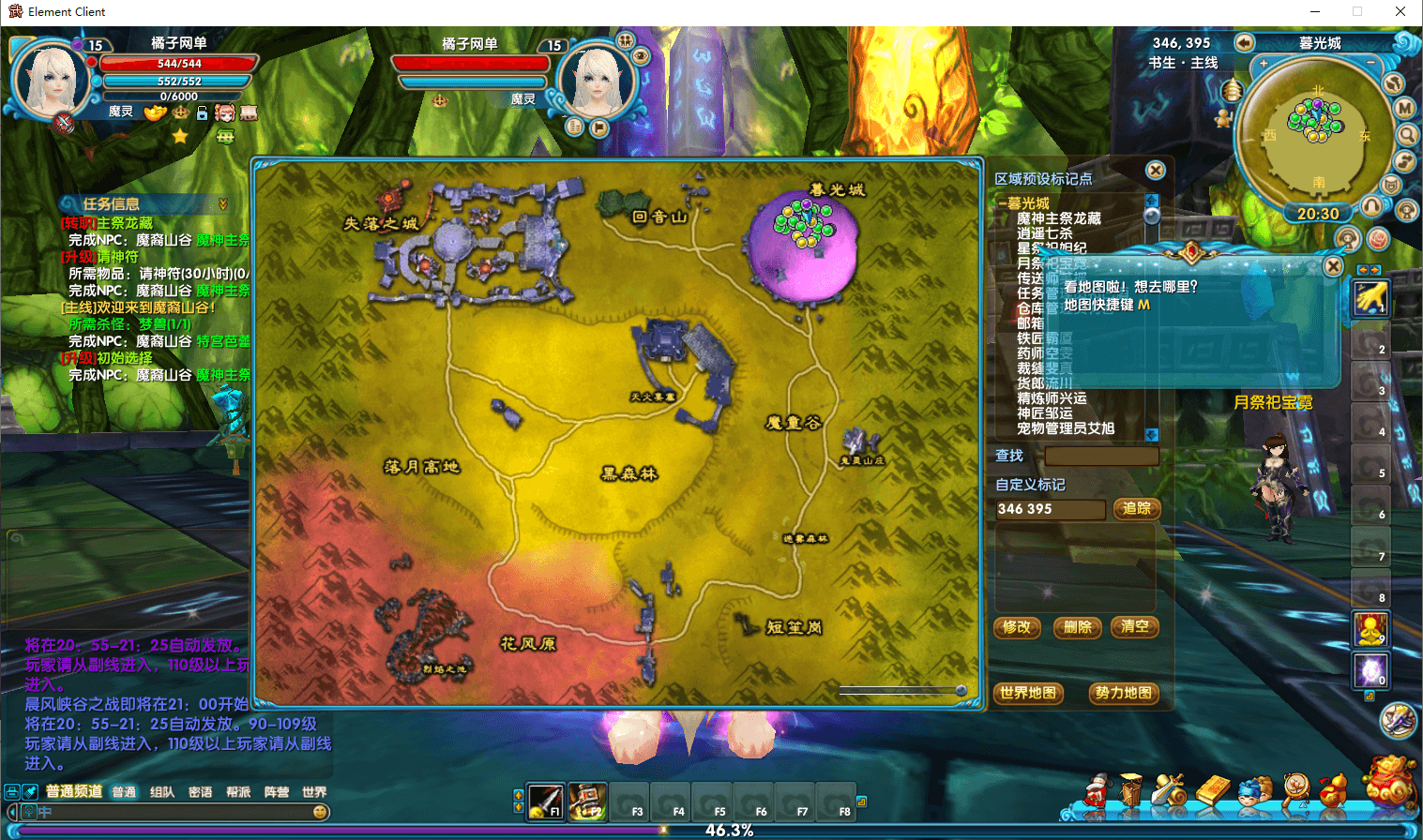Open the chat emoji picker
This screenshot has height=840, width=1423.
tap(321, 812)
